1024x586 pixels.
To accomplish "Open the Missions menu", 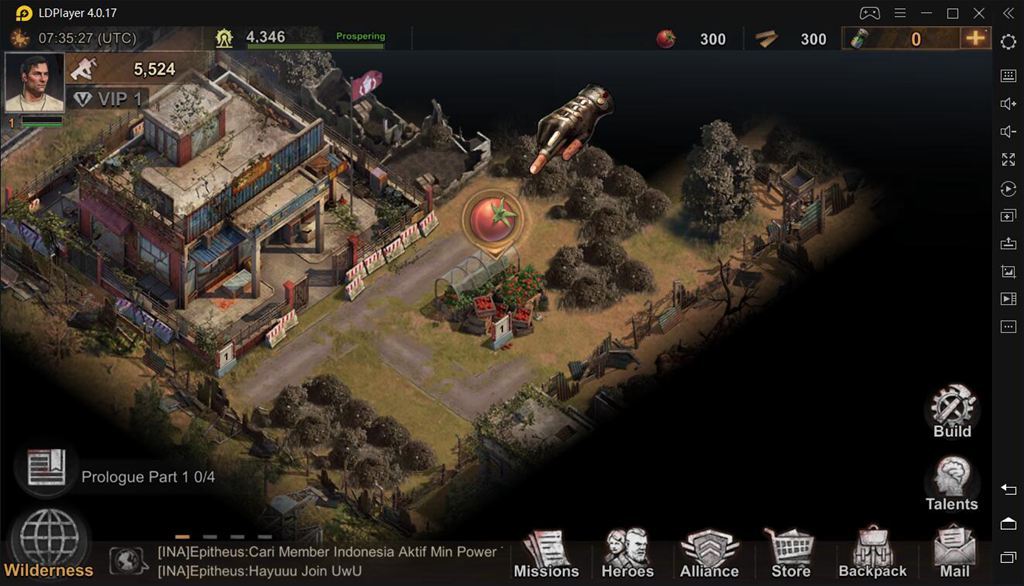I will tap(546, 553).
